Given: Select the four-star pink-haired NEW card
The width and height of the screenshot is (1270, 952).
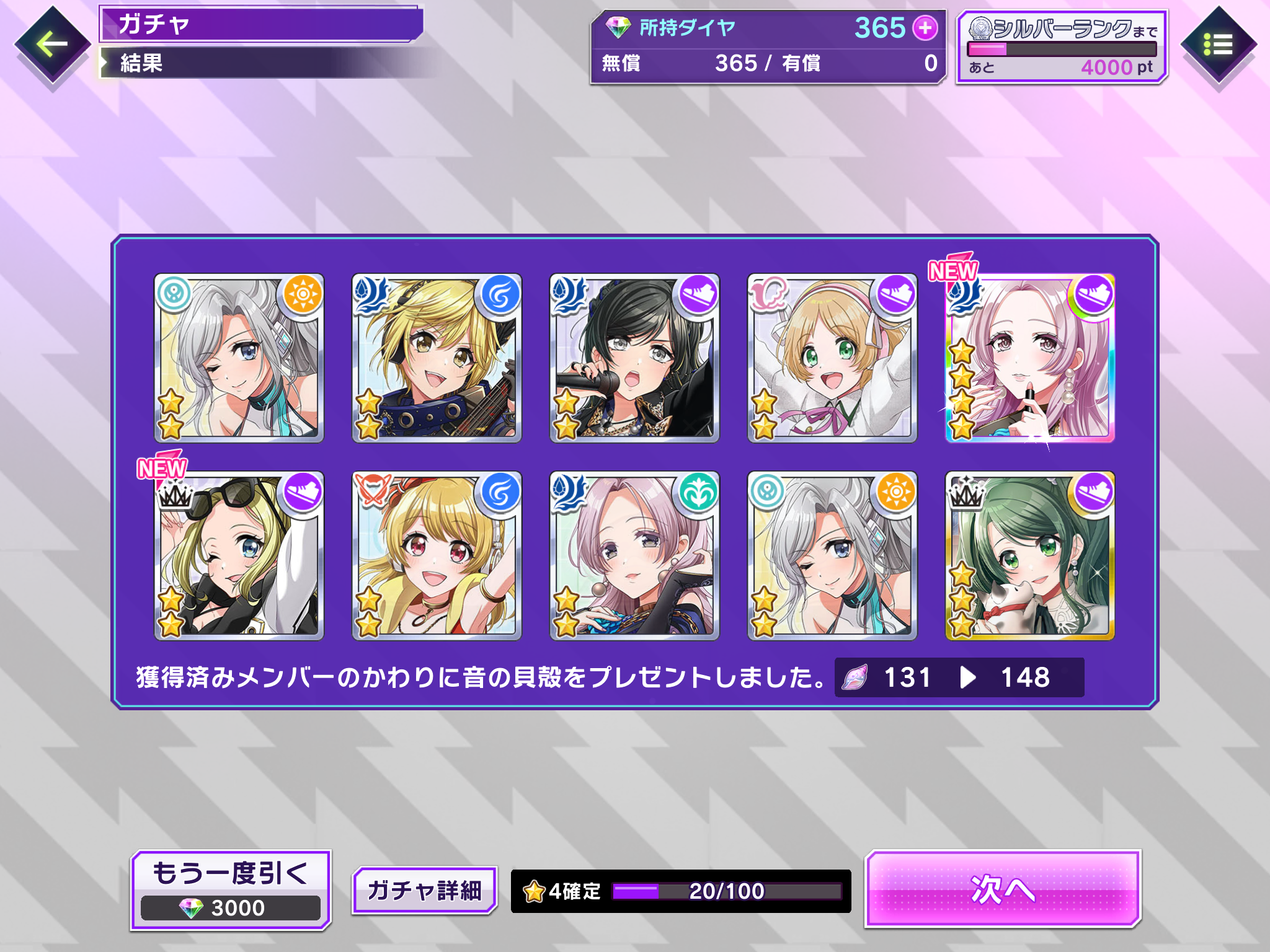Looking at the screenshot, I should point(1029,358).
